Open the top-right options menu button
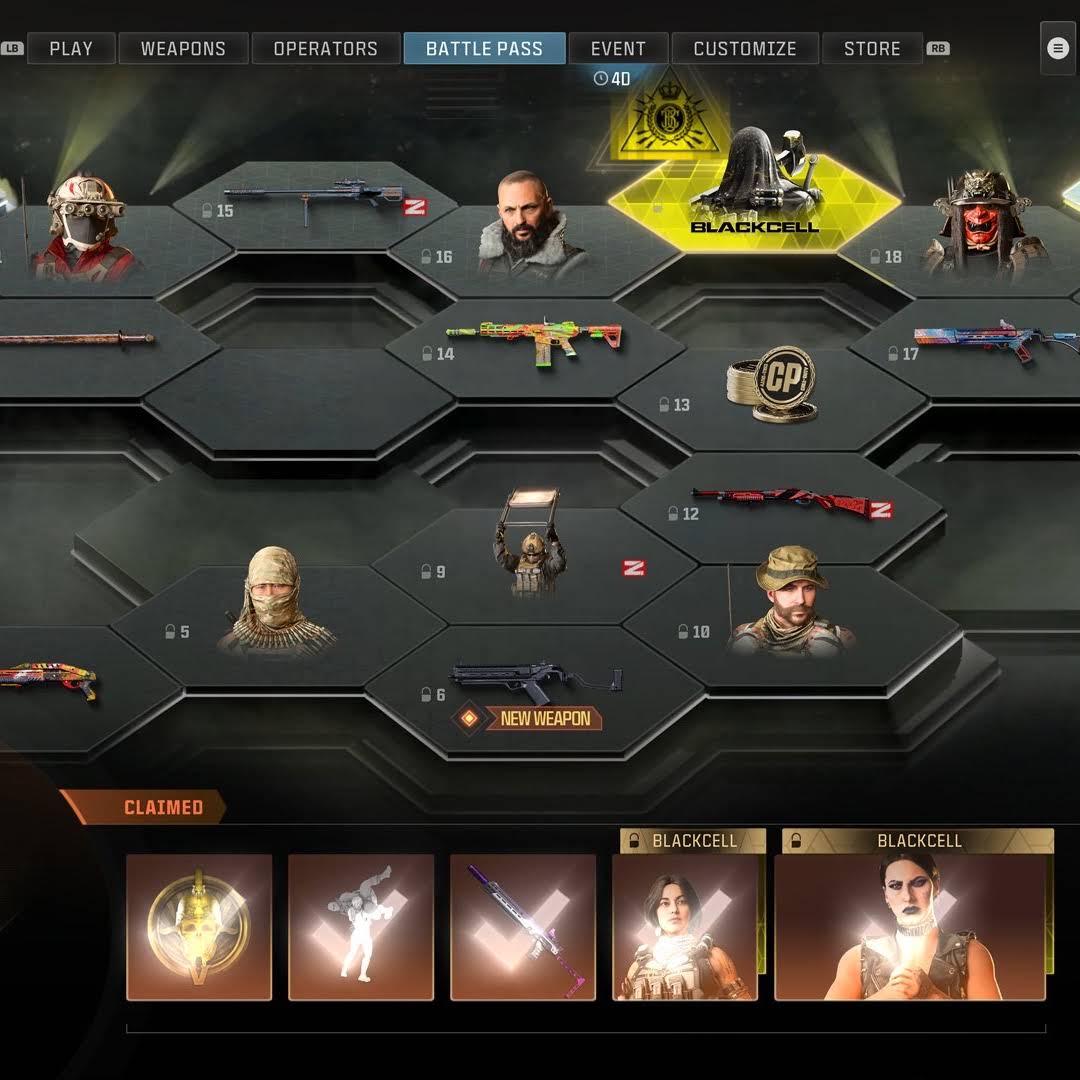This screenshot has width=1080, height=1080. click(1058, 48)
